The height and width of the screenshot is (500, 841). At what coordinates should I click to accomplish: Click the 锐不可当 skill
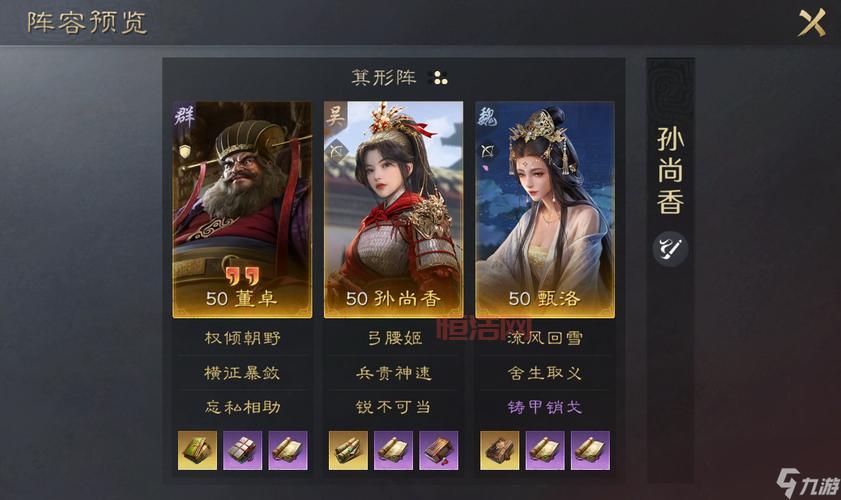pyautogui.click(x=393, y=407)
